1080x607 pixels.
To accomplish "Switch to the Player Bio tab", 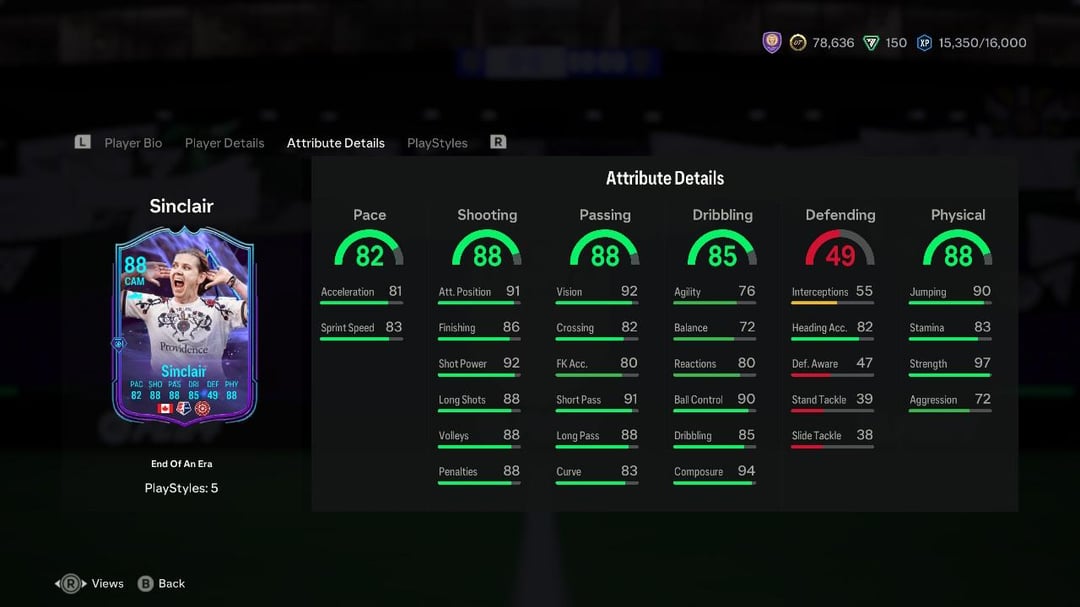I will (x=133, y=143).
